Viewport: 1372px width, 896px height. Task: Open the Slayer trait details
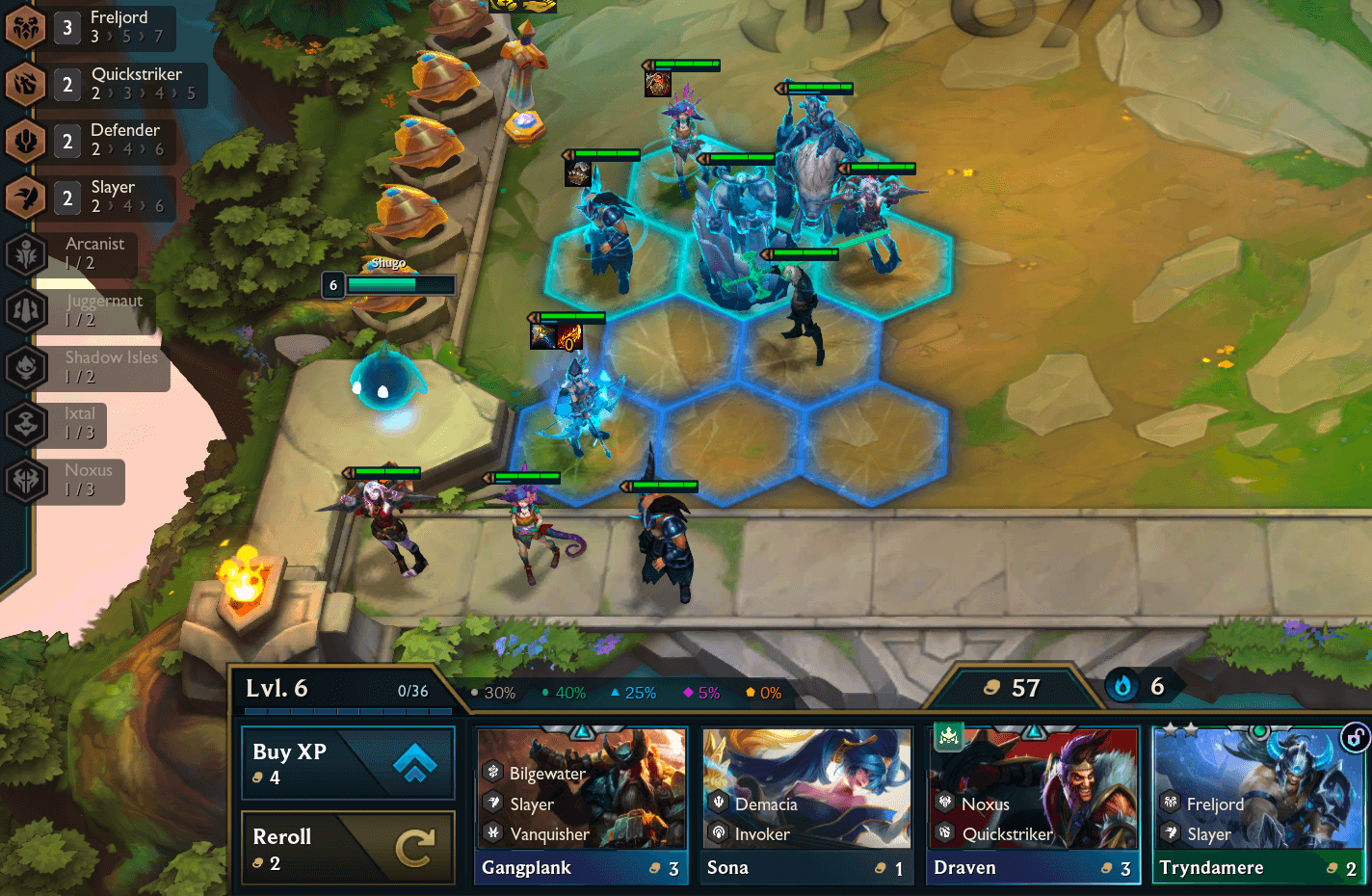(x=26, y=198)
